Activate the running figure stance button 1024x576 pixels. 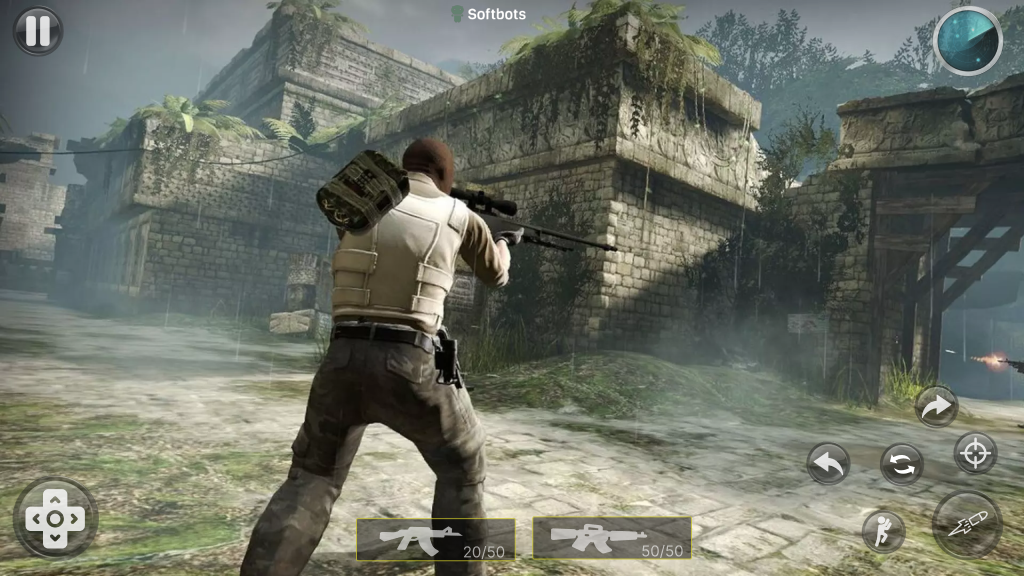coord(883,530)
